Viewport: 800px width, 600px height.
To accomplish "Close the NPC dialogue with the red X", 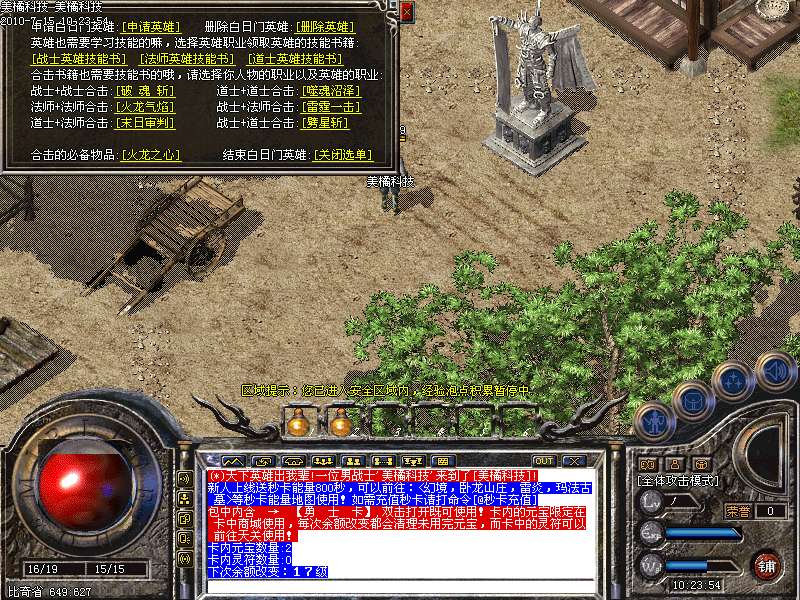I will point(406,11).
